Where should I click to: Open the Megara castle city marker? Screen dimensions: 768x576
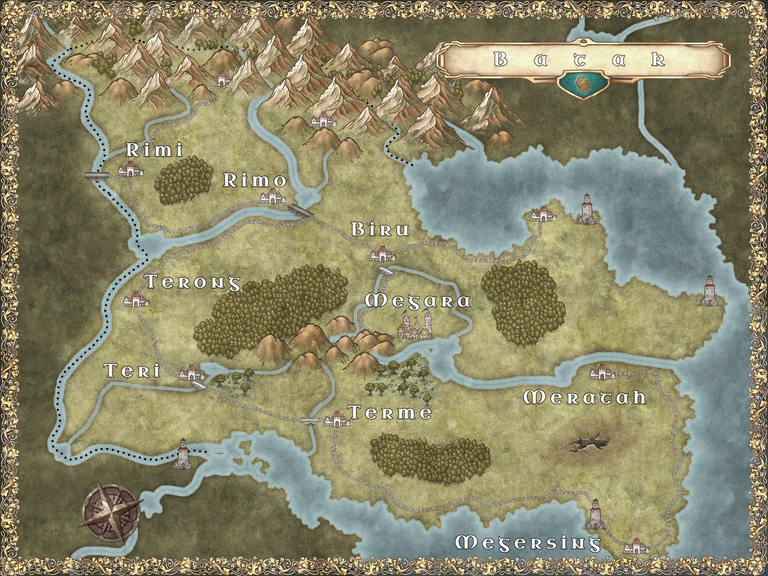pyautogui.click(x=415, y=324)
